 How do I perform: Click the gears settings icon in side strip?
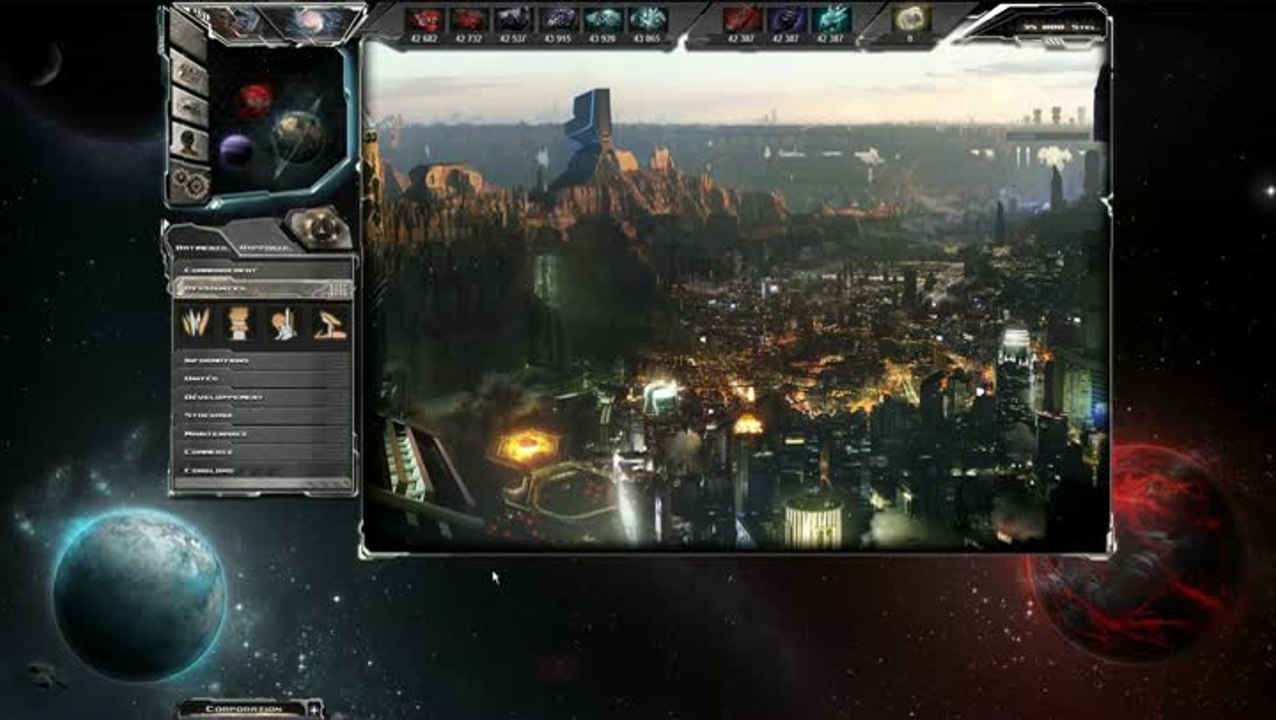tap(189, 182)
